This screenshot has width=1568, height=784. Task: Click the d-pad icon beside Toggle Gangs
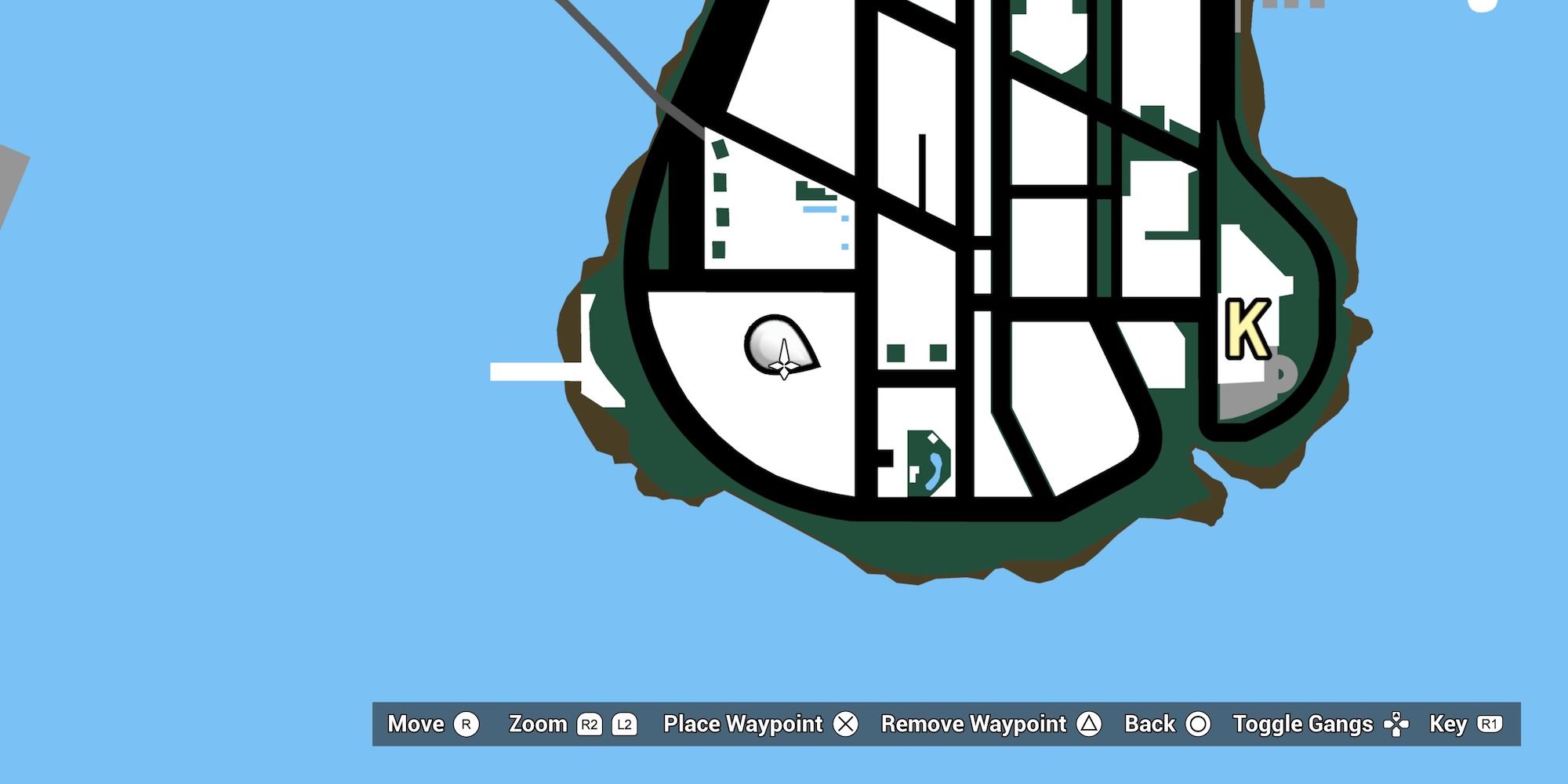coord(1399,724)
